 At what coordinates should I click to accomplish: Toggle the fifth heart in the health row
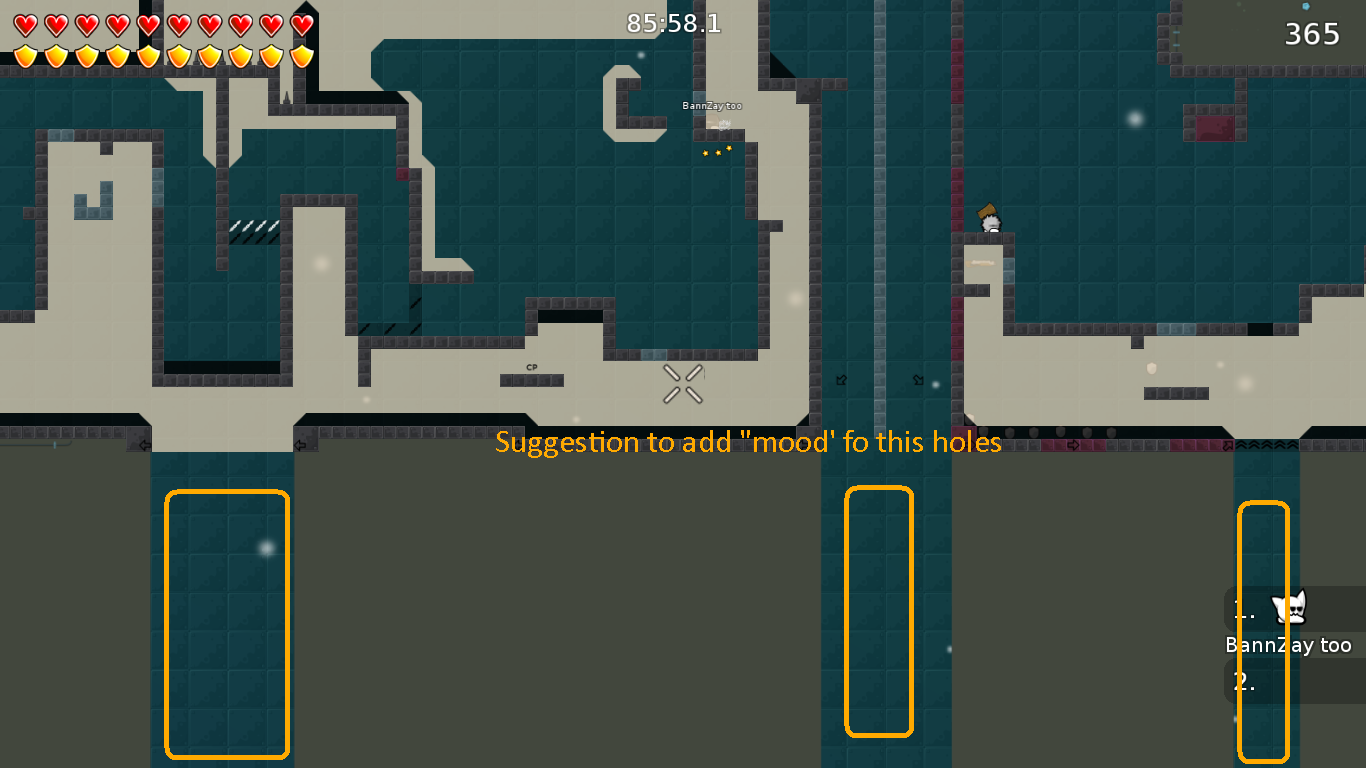coord(146,24)
